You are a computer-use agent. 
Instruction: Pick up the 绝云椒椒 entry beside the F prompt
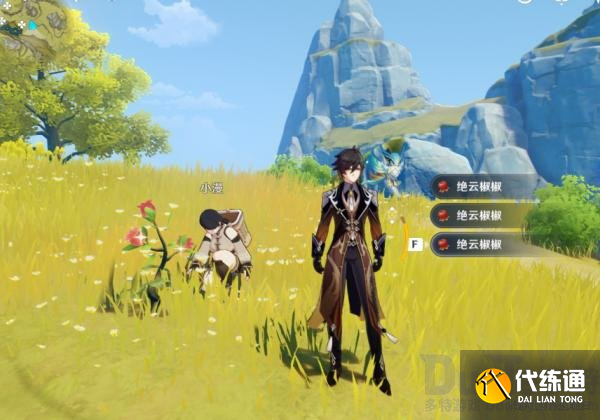(x=480, y=243)
